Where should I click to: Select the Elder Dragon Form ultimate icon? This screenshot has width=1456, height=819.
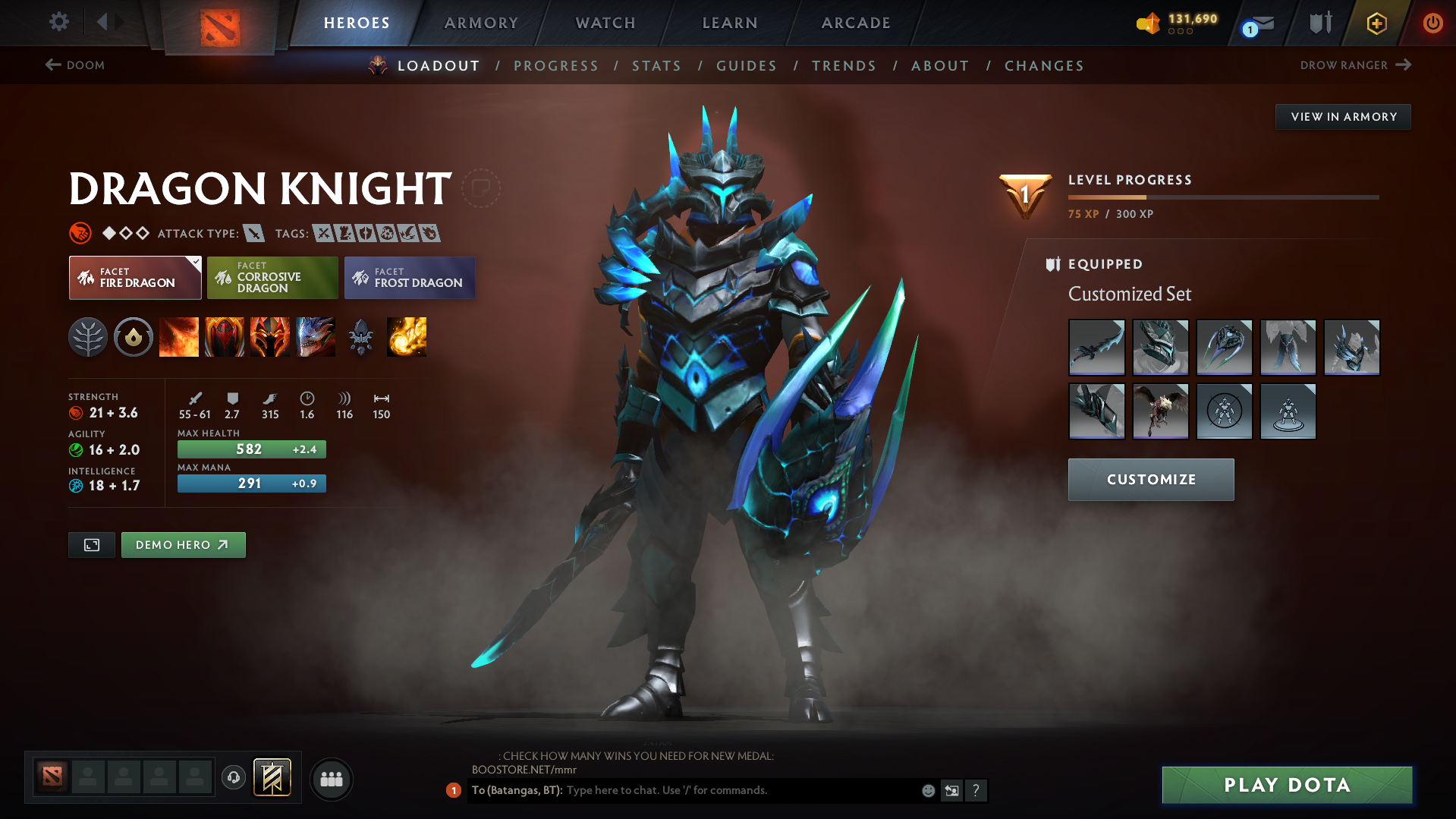coord(316,337)
